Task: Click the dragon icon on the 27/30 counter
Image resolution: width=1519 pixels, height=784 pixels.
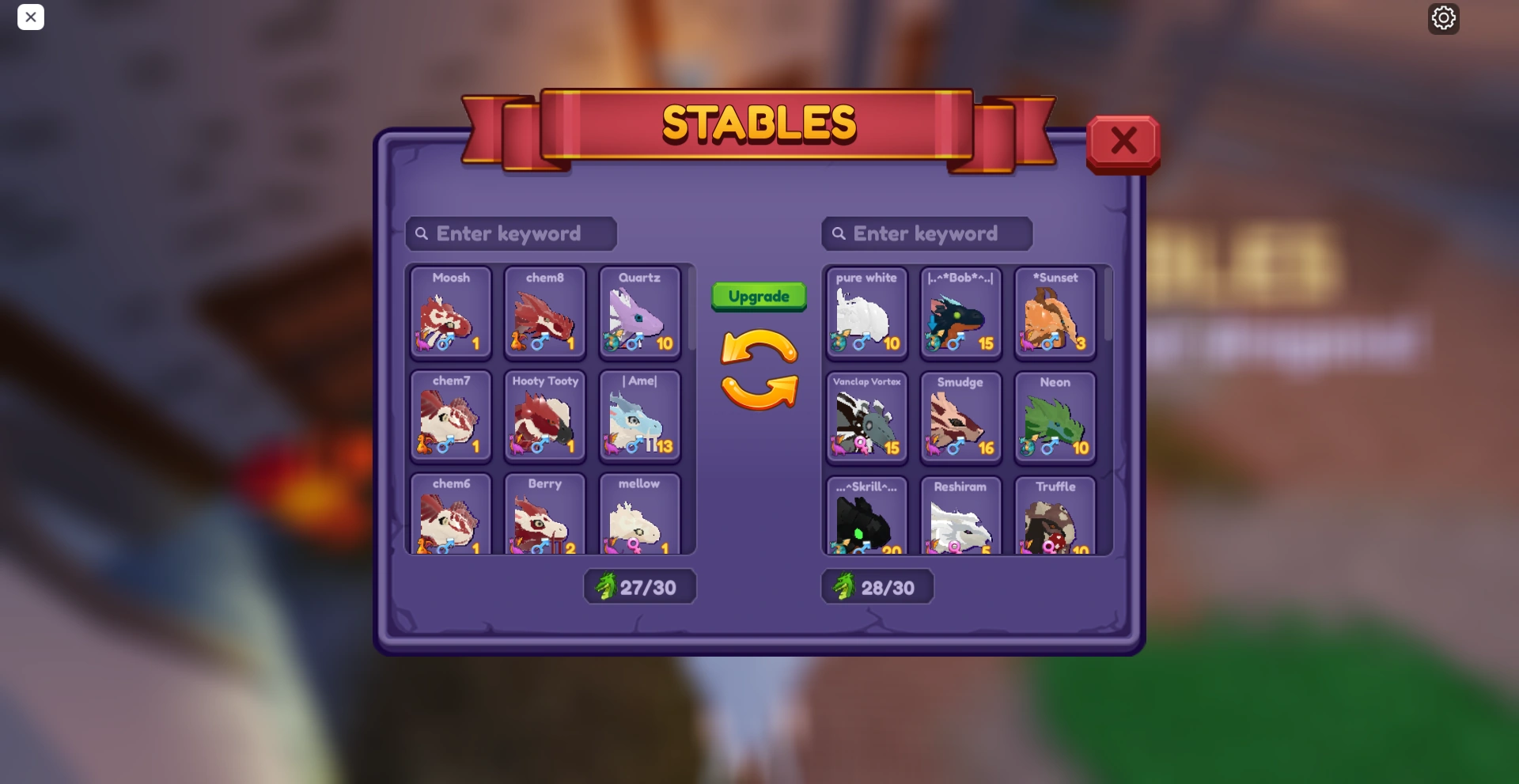Action: [x=604, y=586]
